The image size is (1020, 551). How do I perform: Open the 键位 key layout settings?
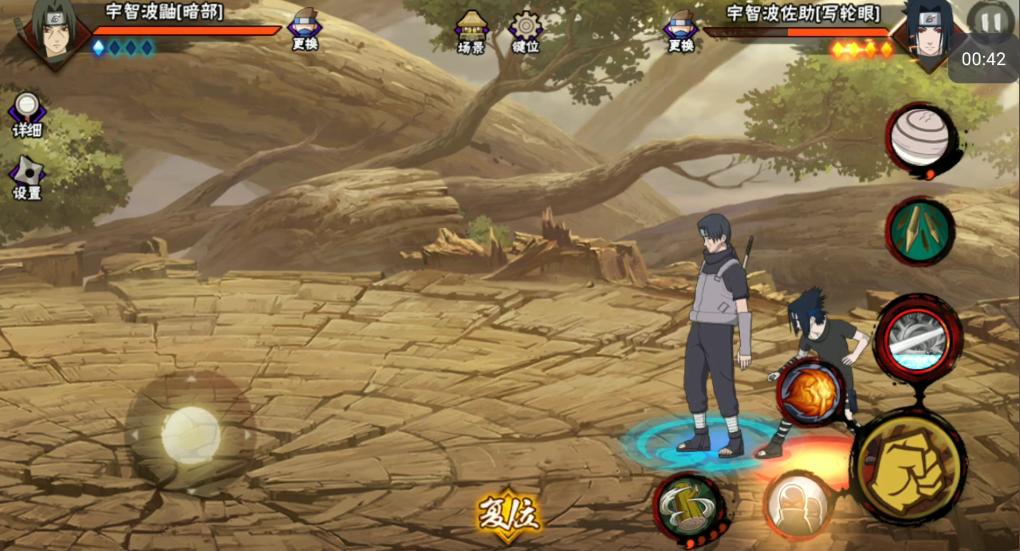(x=525, y=32)
